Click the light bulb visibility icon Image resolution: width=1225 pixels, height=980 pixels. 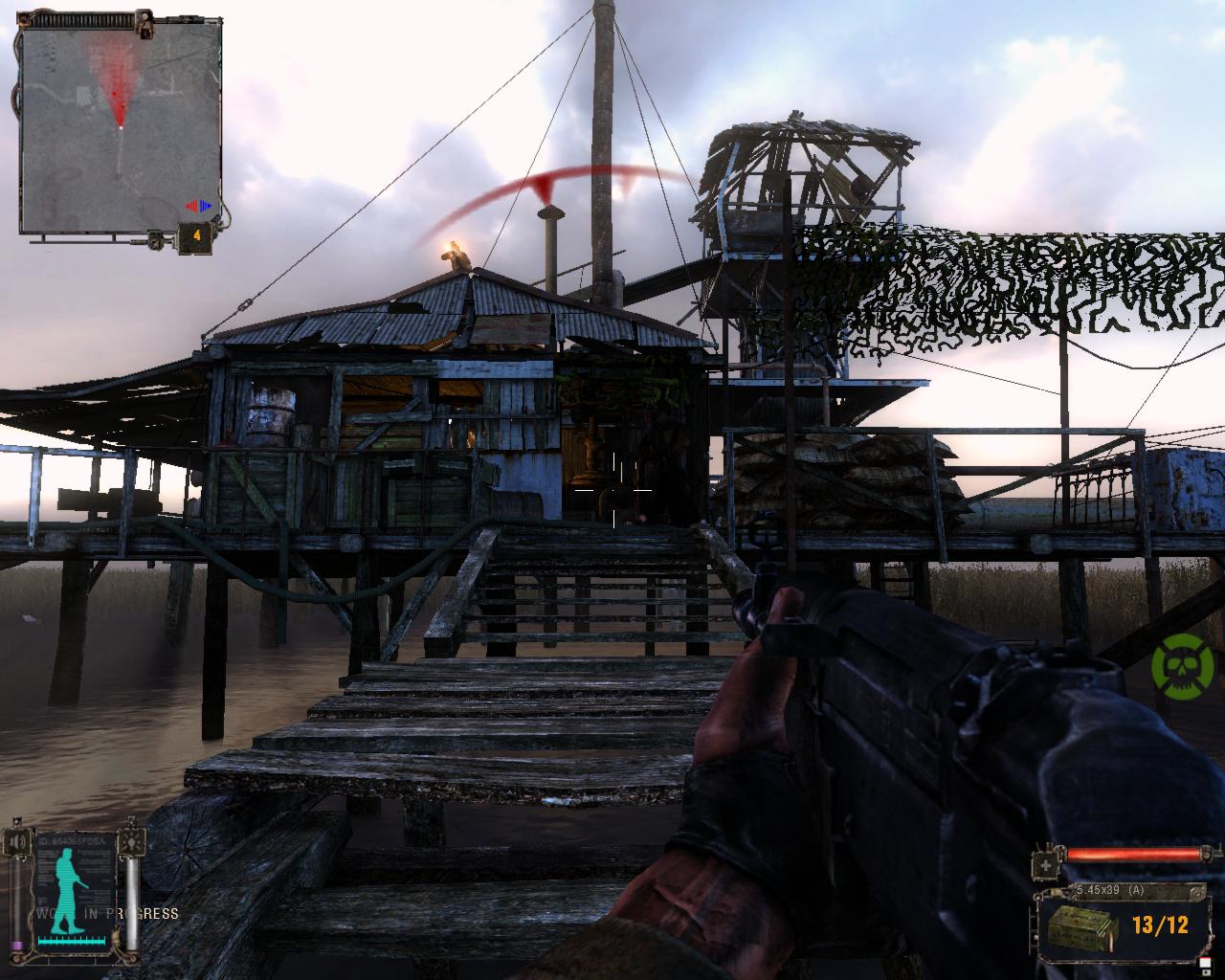[x=130, y=843]
